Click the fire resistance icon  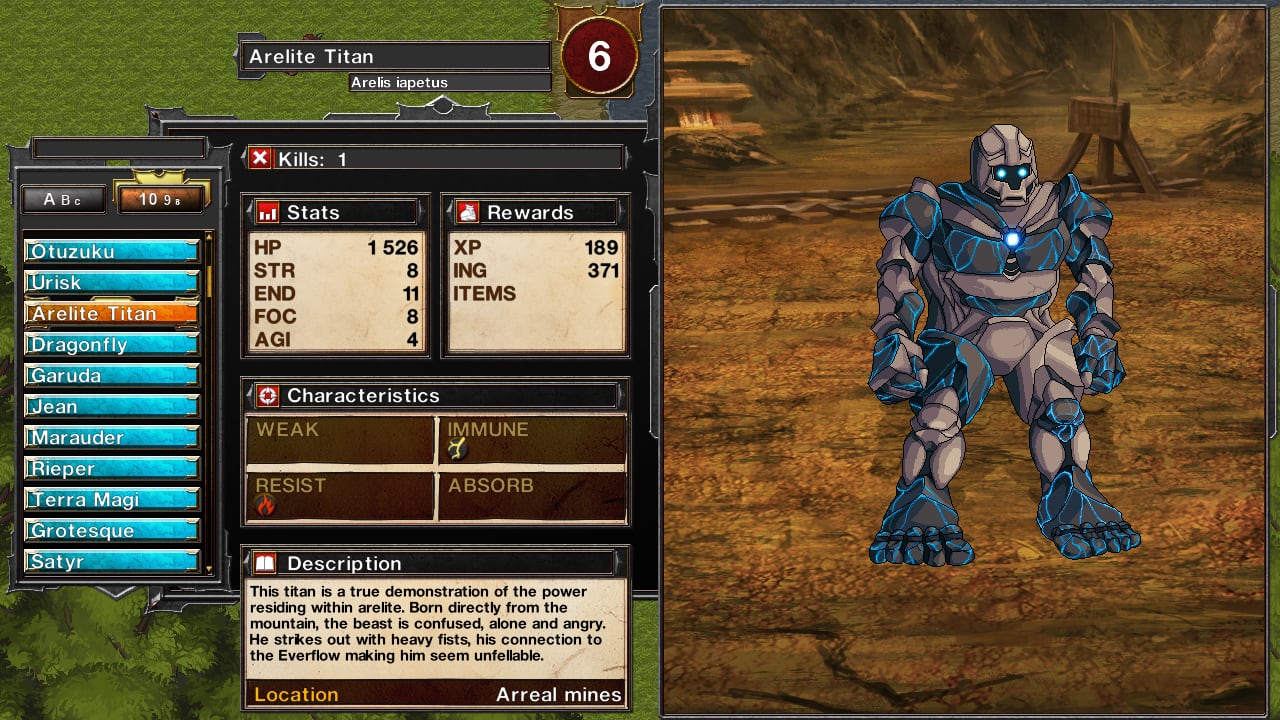265,506
